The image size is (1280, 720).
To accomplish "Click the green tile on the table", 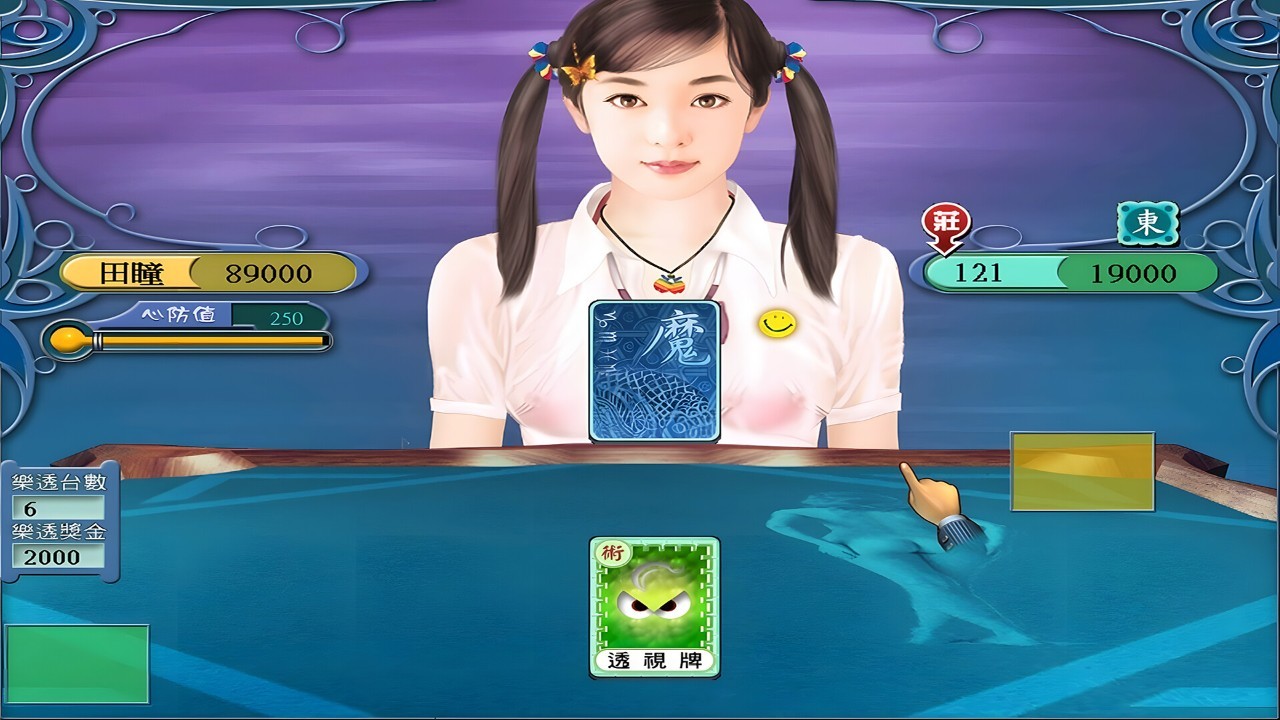I will pyautogui.click(x=77, y=663).
